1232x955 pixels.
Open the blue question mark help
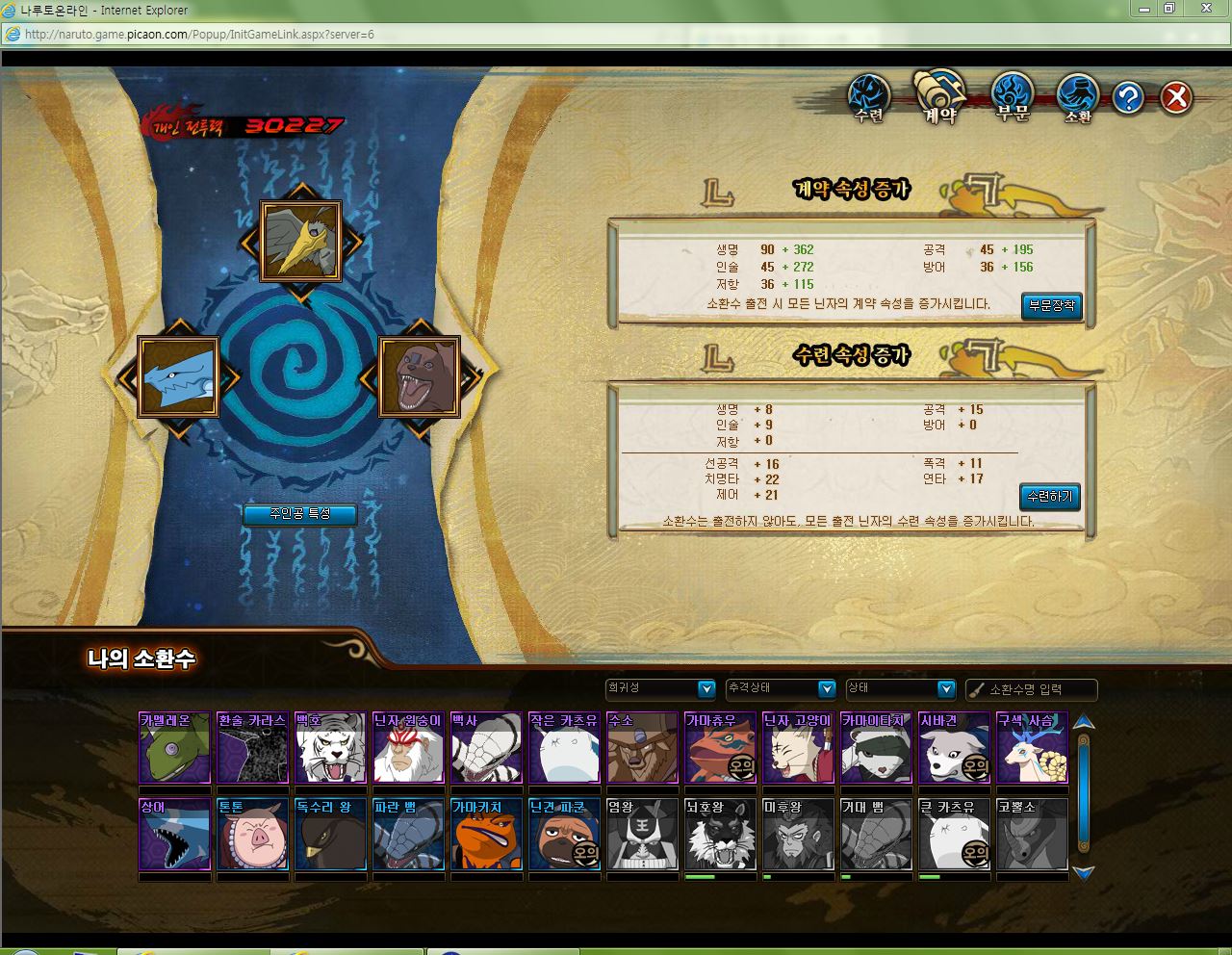point(1128,97)
